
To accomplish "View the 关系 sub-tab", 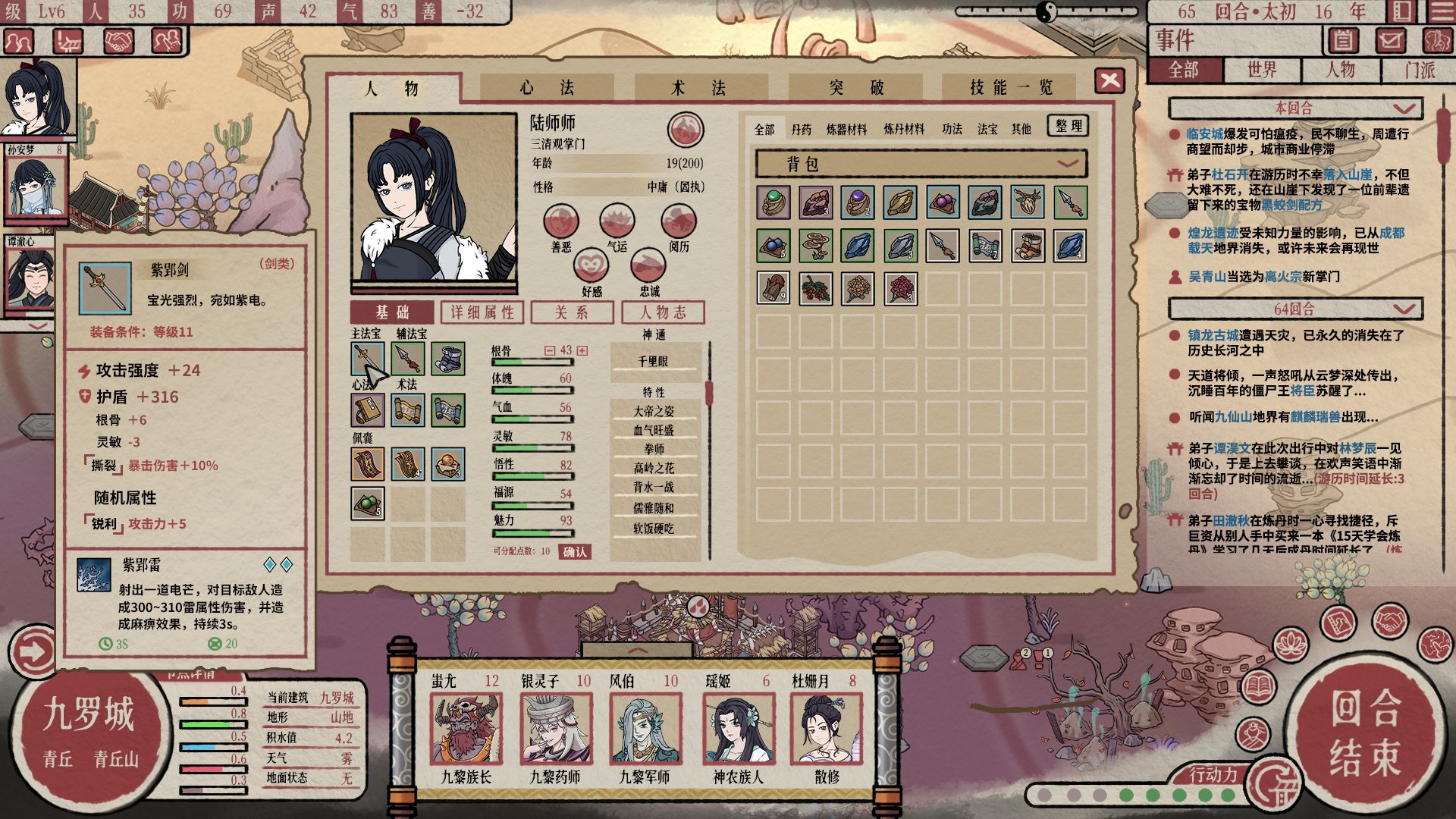I will tap(572, 312).
